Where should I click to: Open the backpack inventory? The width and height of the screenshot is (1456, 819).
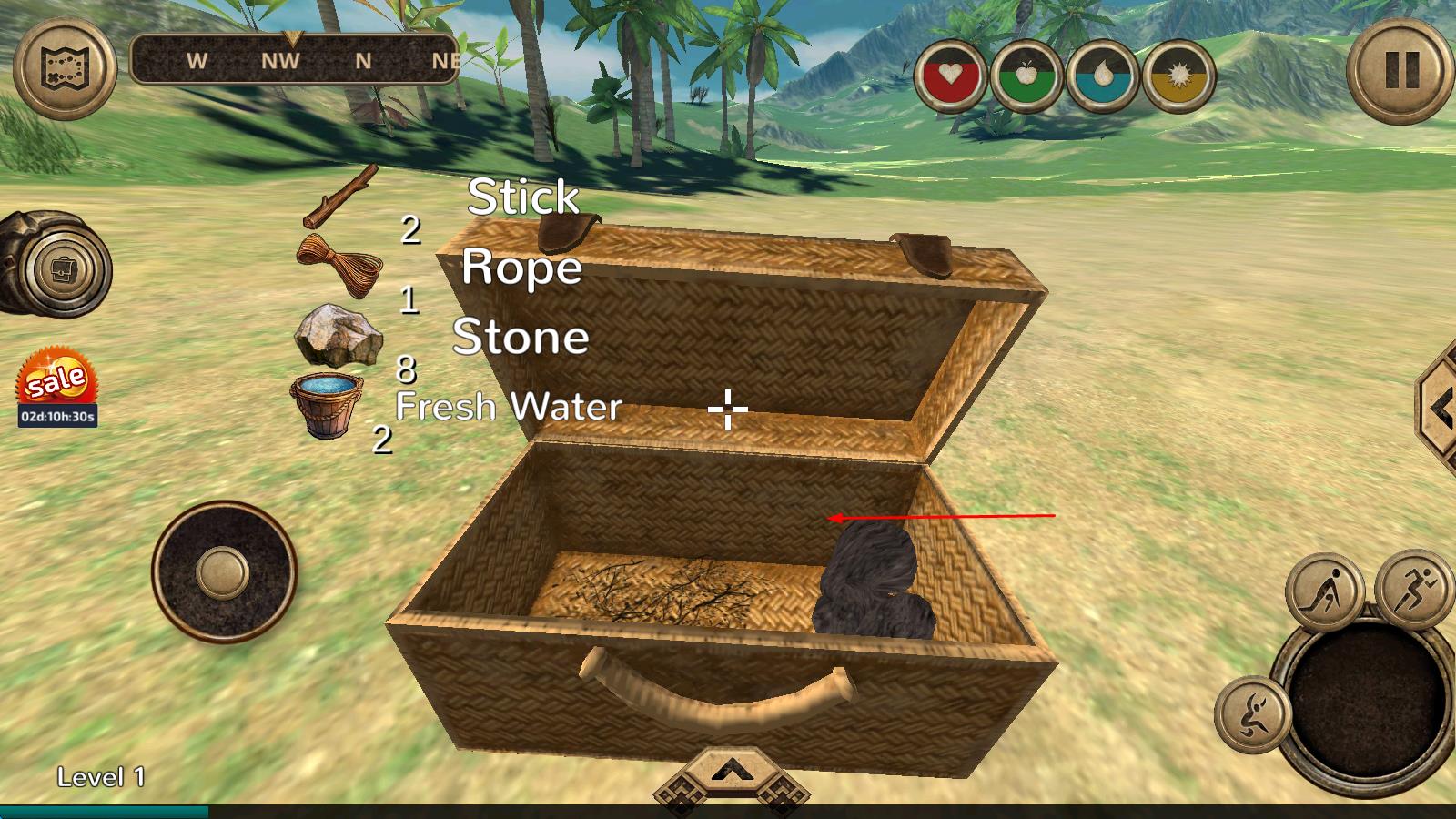pyautogui.click(x=67, y=270)
